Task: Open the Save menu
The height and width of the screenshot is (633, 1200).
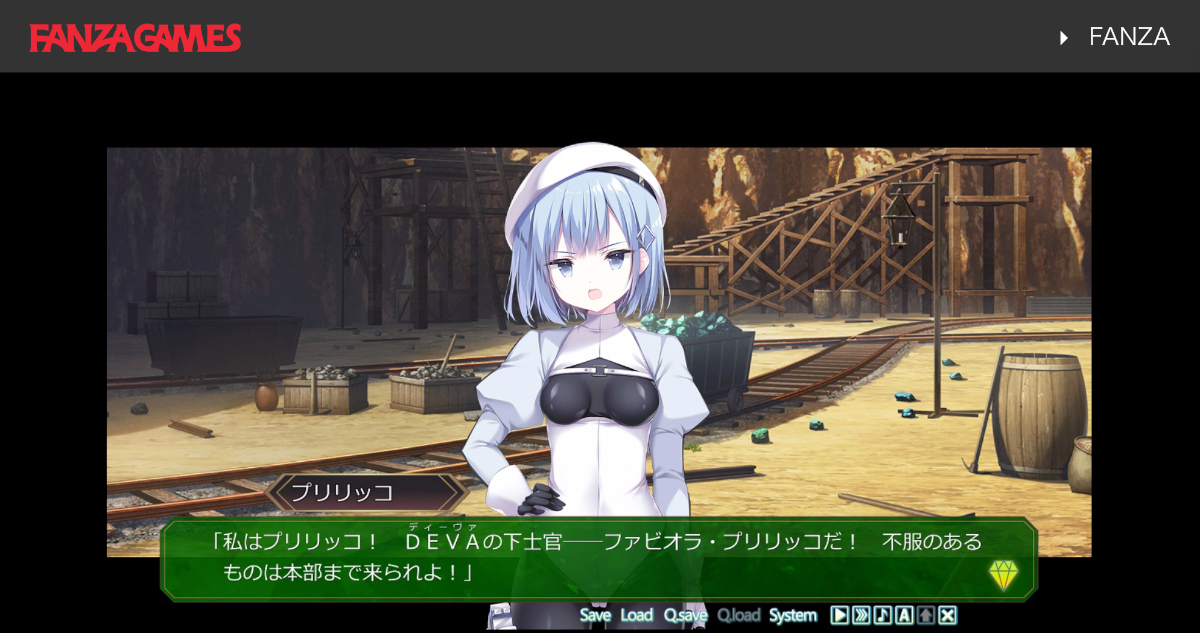Action: pos(595,615)
